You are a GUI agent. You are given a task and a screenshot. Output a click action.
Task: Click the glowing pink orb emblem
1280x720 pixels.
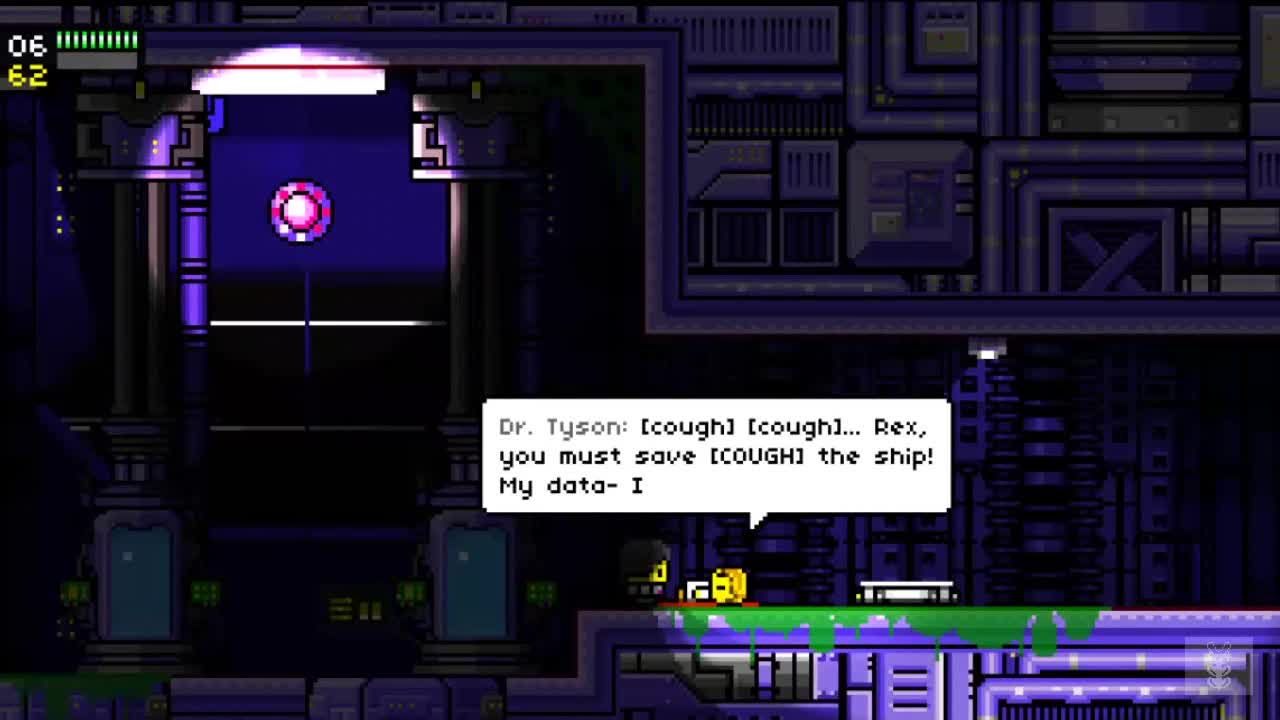pos(298,212)
